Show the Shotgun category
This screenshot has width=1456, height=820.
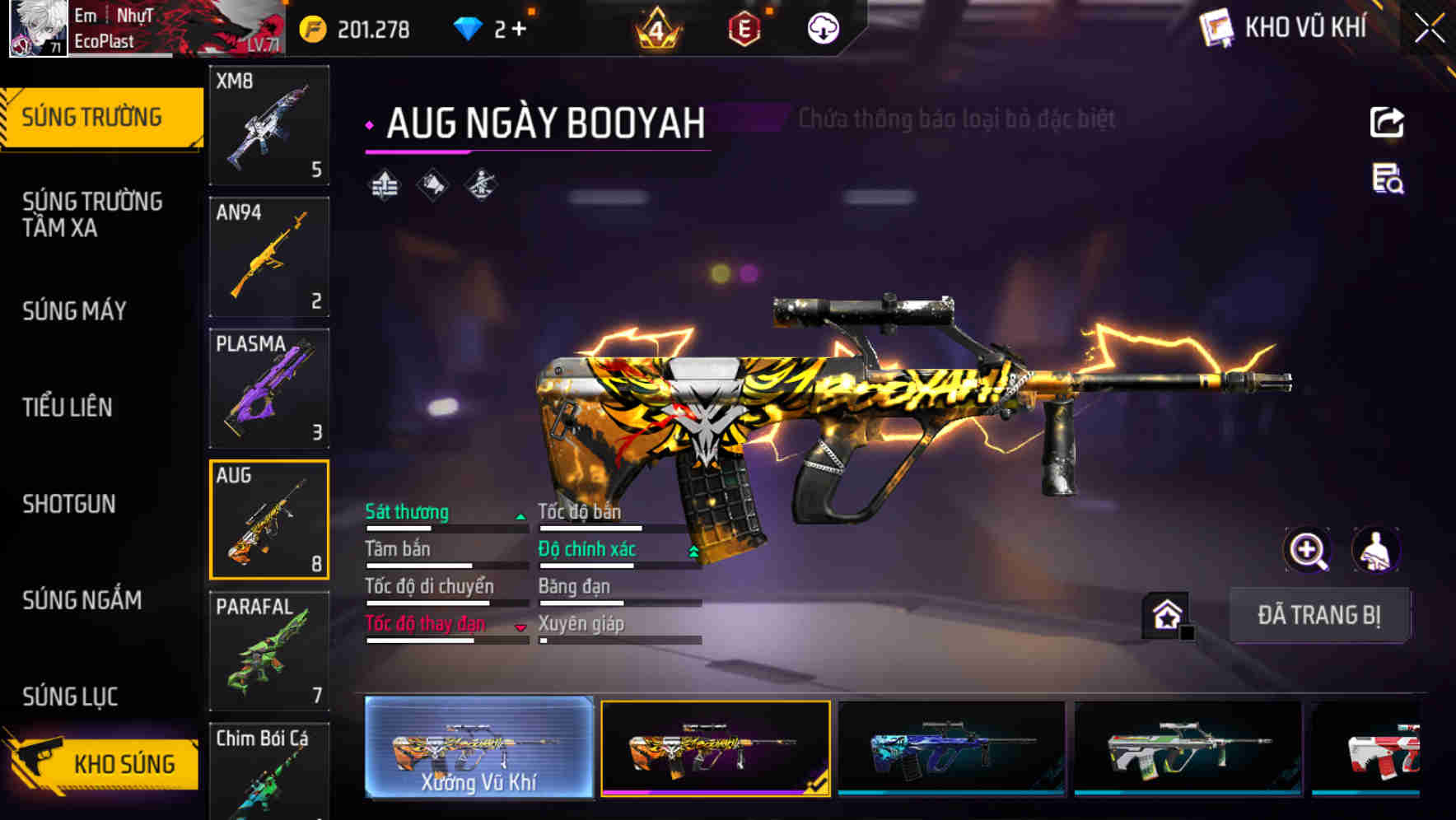pyautogui.click(x=69, y=503)
